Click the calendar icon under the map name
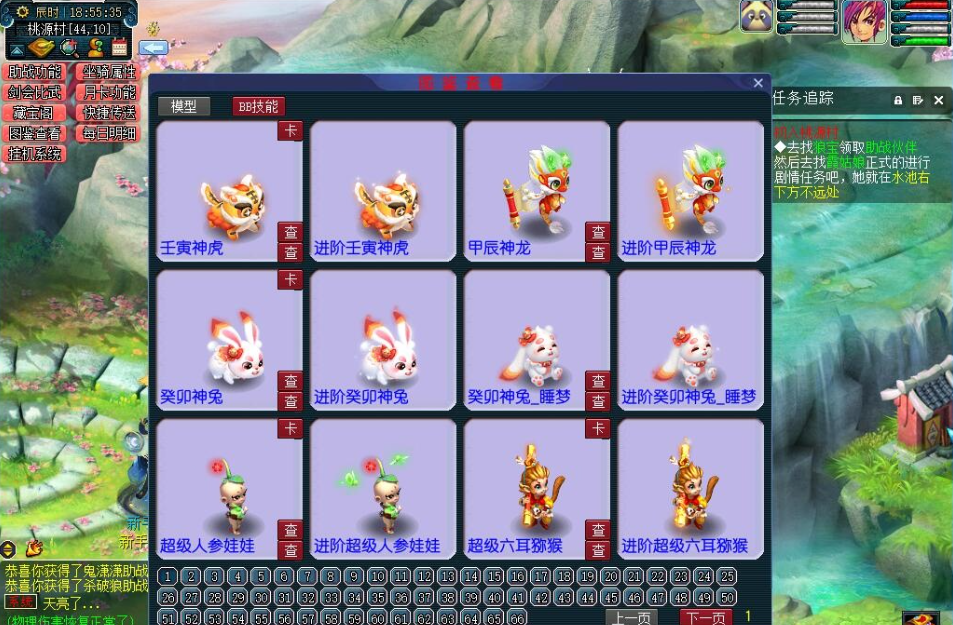 119,47
